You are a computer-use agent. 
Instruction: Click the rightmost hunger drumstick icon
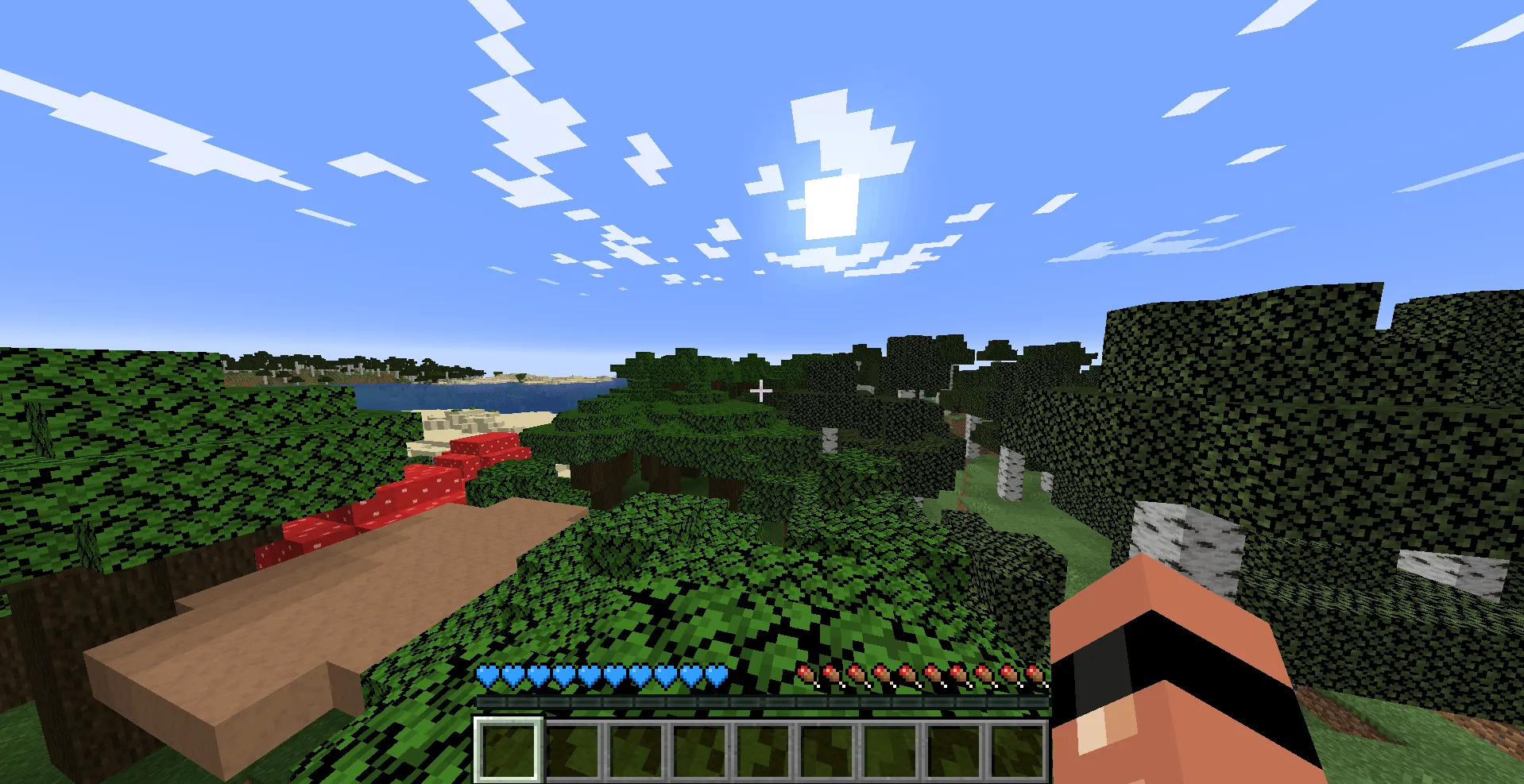coord(1035,674)
